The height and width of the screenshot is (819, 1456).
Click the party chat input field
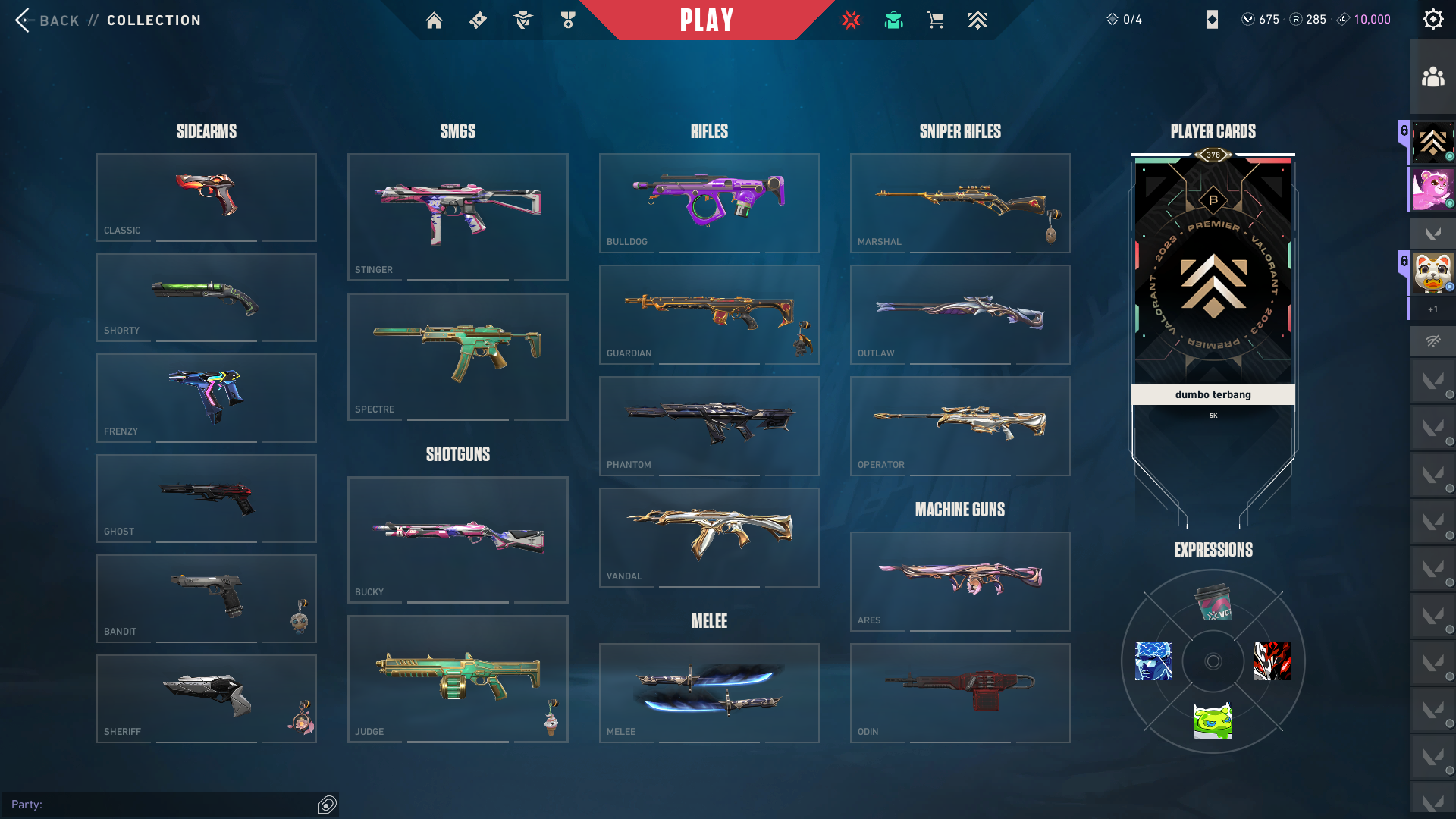(x=163, y=805)
